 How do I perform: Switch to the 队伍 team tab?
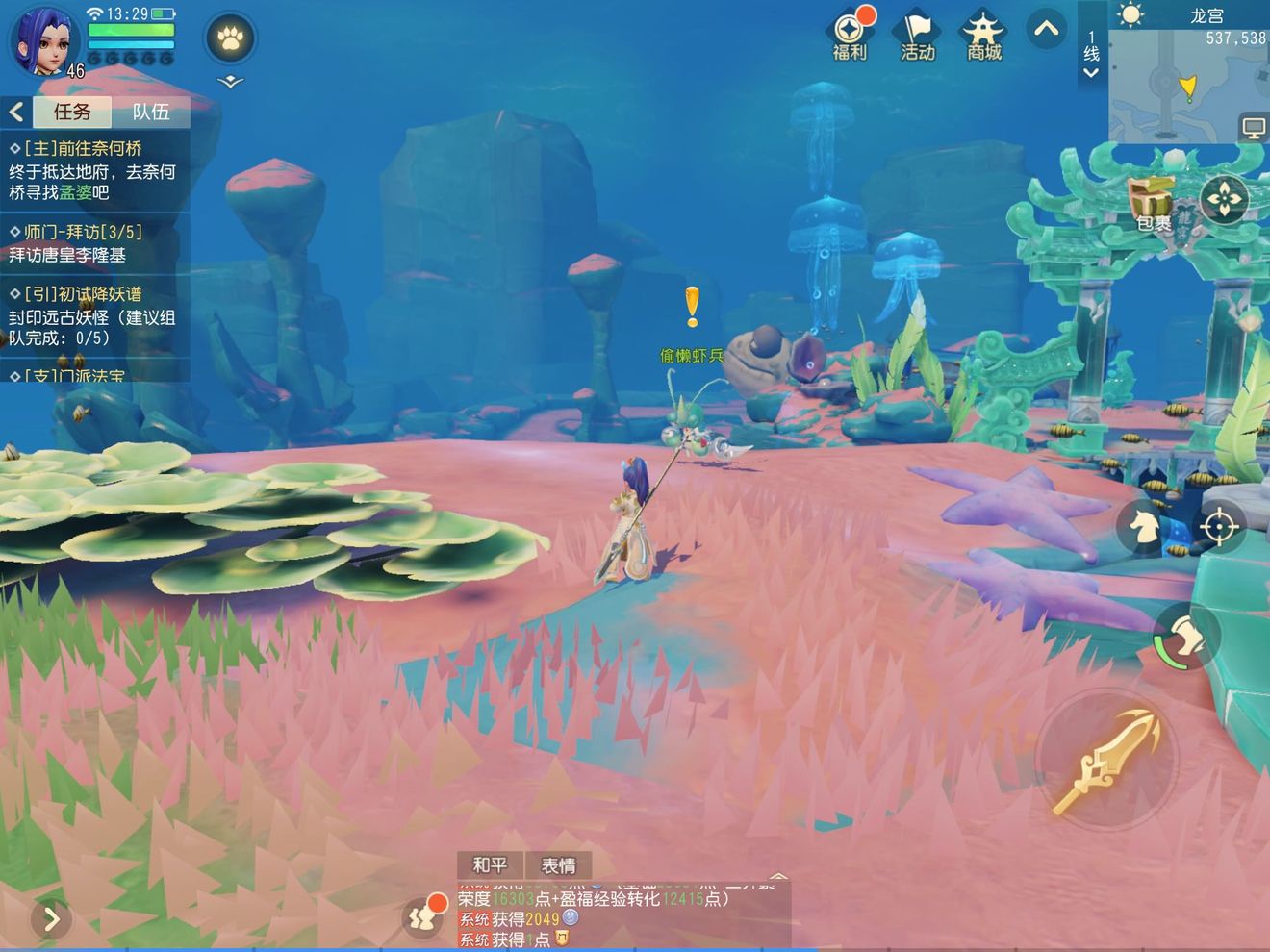point(151,112)
